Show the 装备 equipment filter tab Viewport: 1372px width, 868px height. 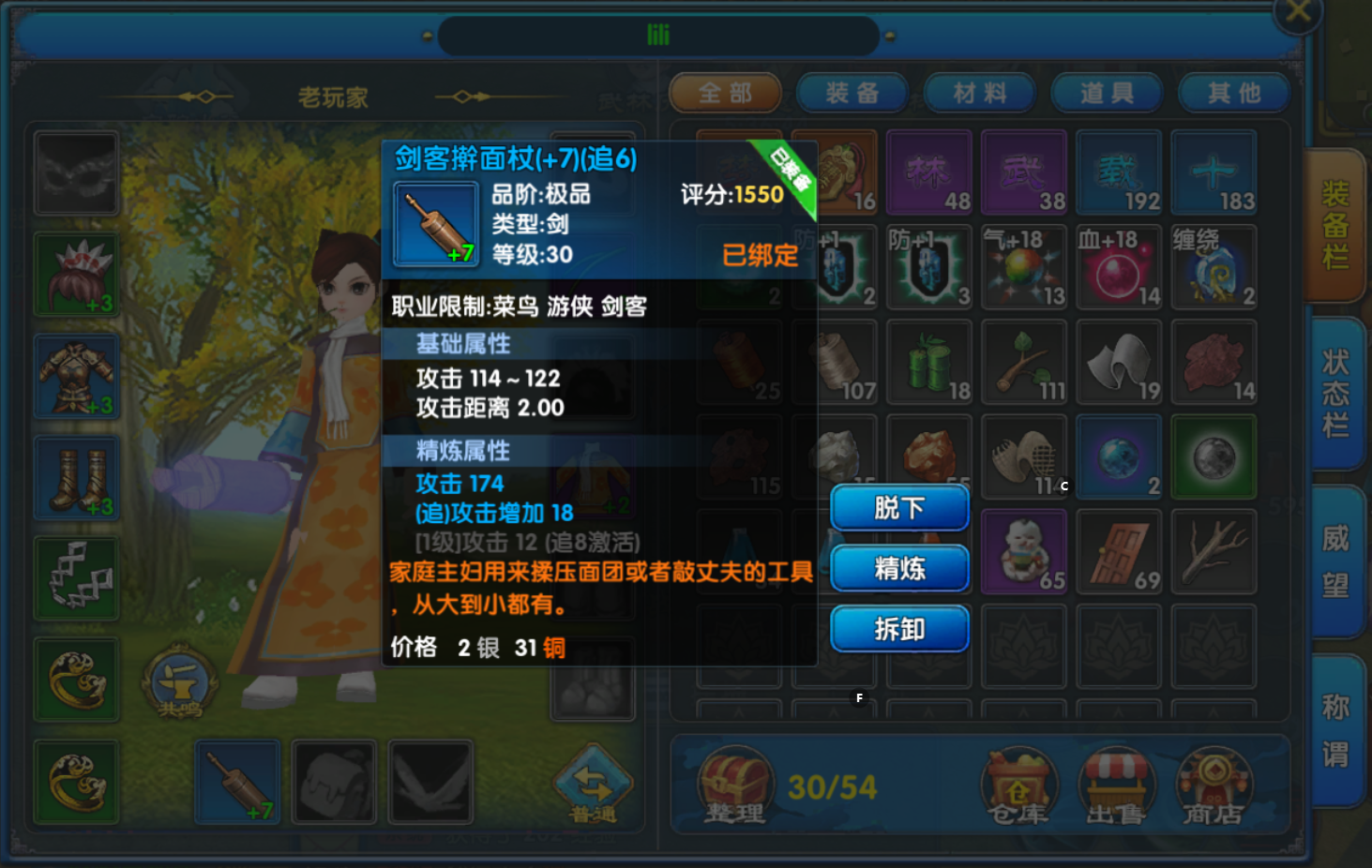point(852,93)
